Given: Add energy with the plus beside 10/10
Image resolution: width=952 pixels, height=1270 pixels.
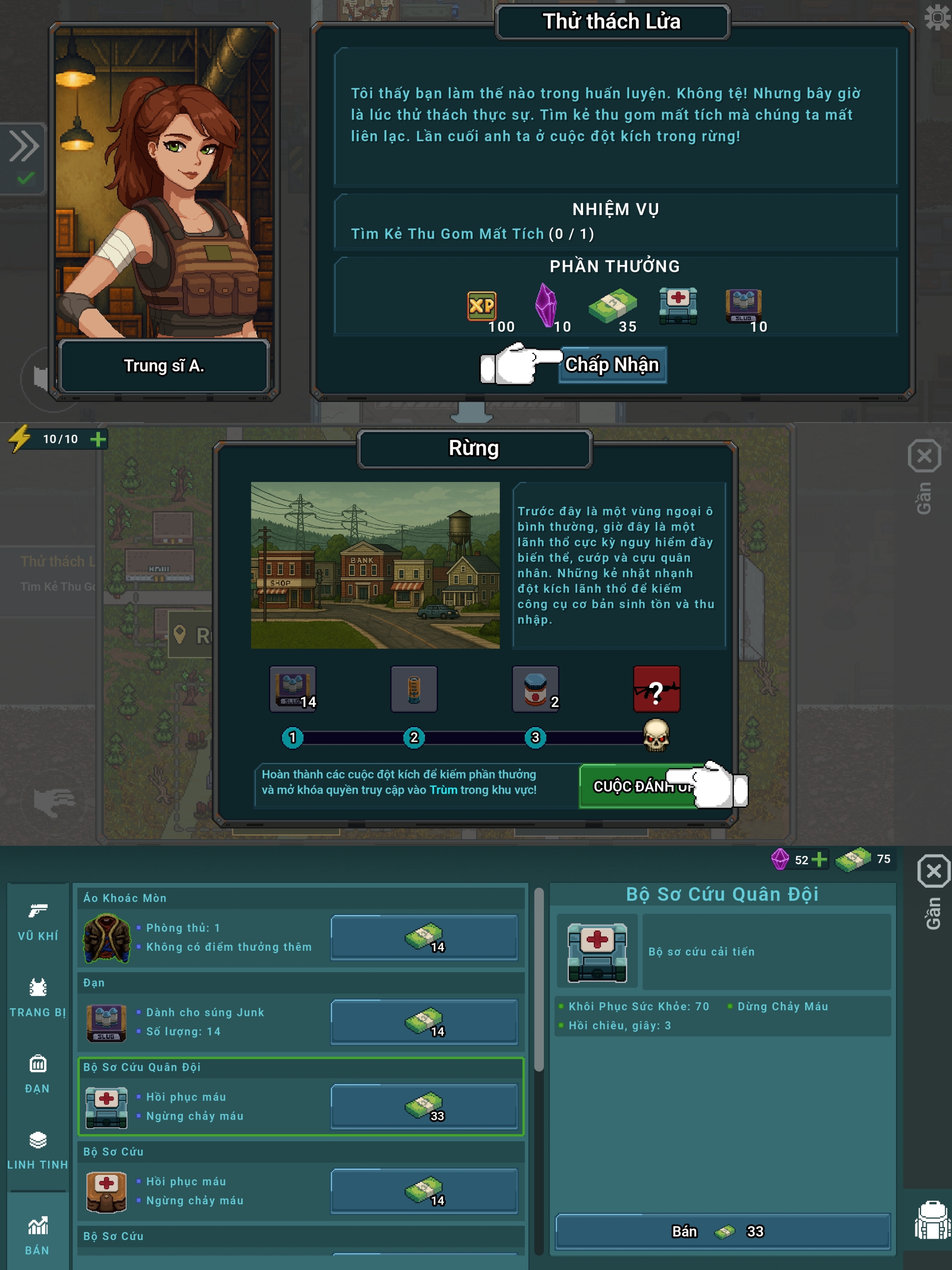Looking at the screenshot, I should (98, 440).
